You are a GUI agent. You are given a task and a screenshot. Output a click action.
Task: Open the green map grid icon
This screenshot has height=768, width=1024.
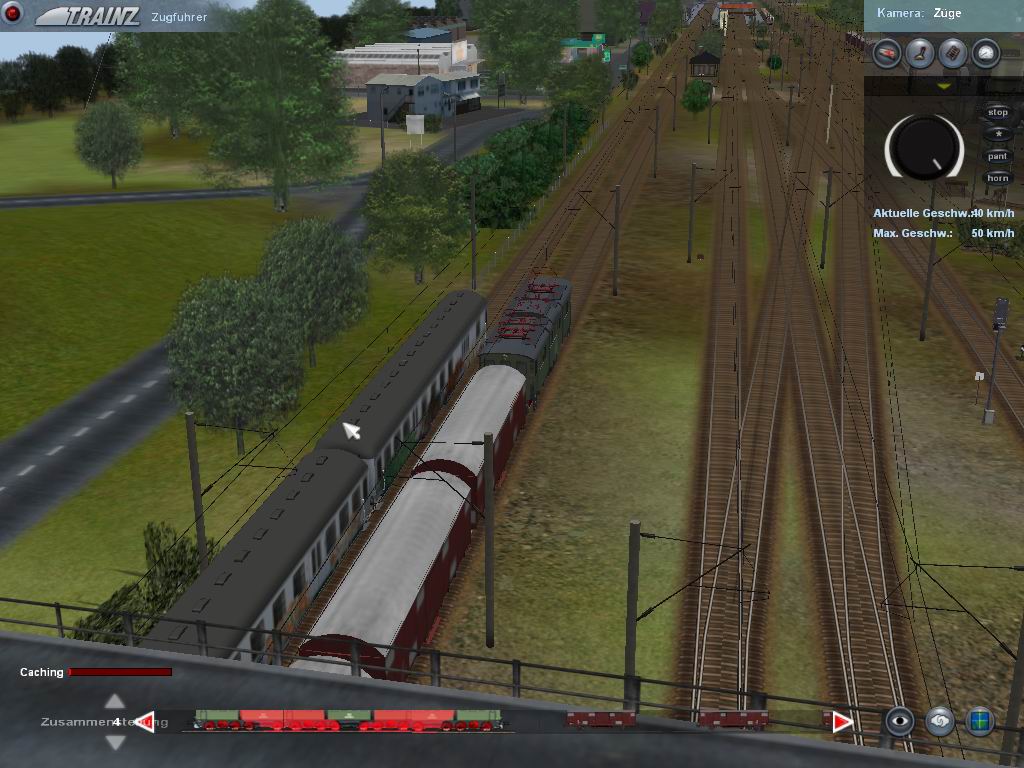click(x=979, y=721)
